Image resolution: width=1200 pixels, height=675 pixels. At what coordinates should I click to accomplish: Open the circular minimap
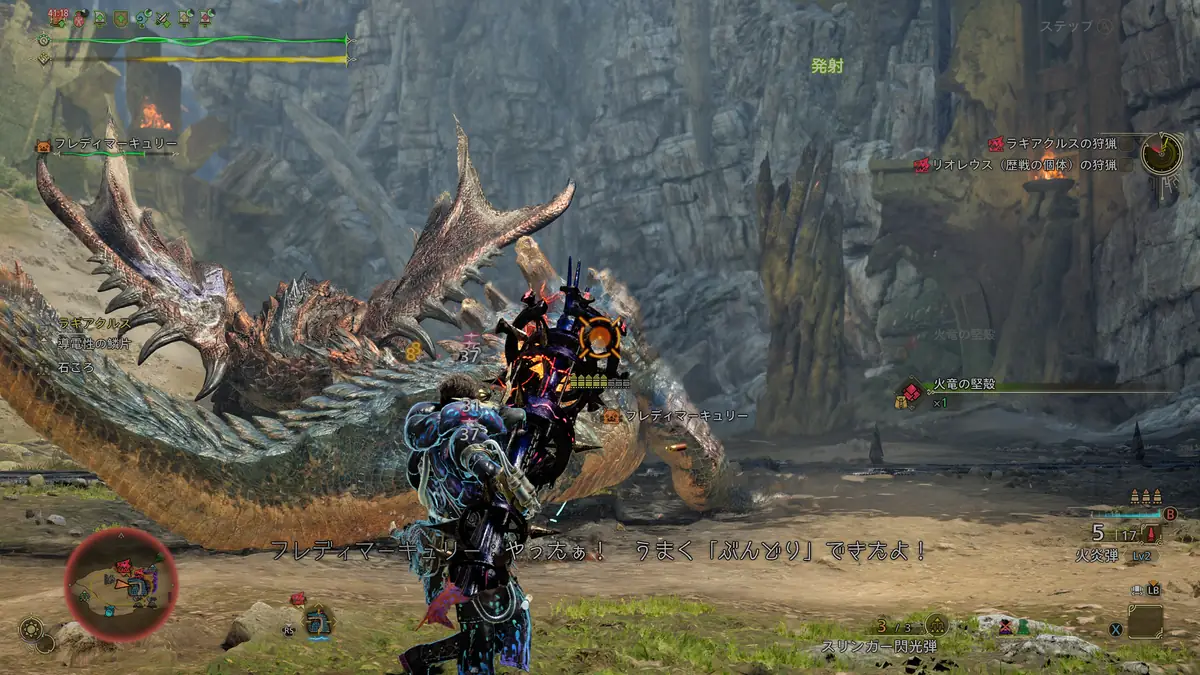(121, 584)
